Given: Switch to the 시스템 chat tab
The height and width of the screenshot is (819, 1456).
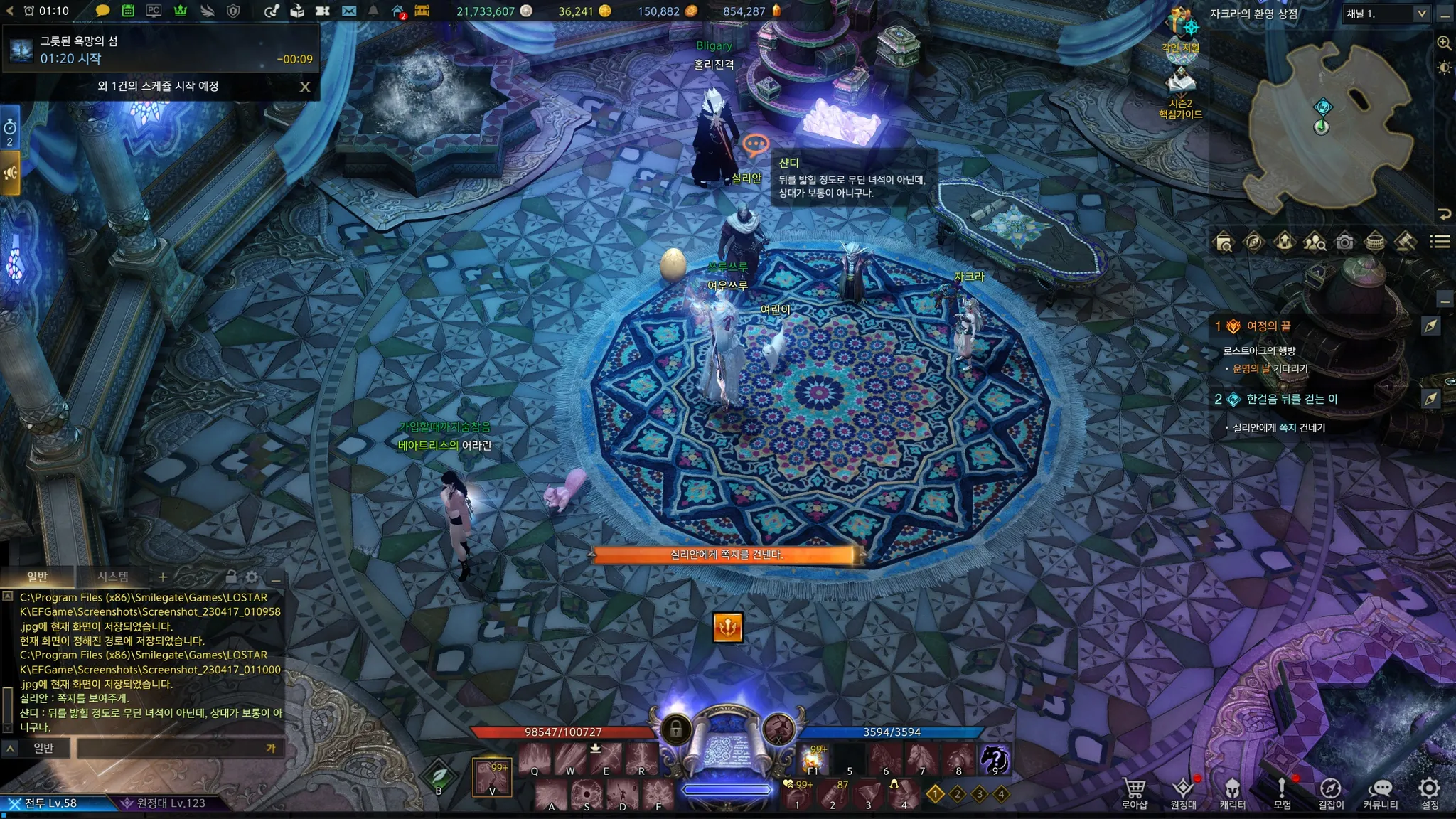Looking at the screenshot, I should (113, 577).
